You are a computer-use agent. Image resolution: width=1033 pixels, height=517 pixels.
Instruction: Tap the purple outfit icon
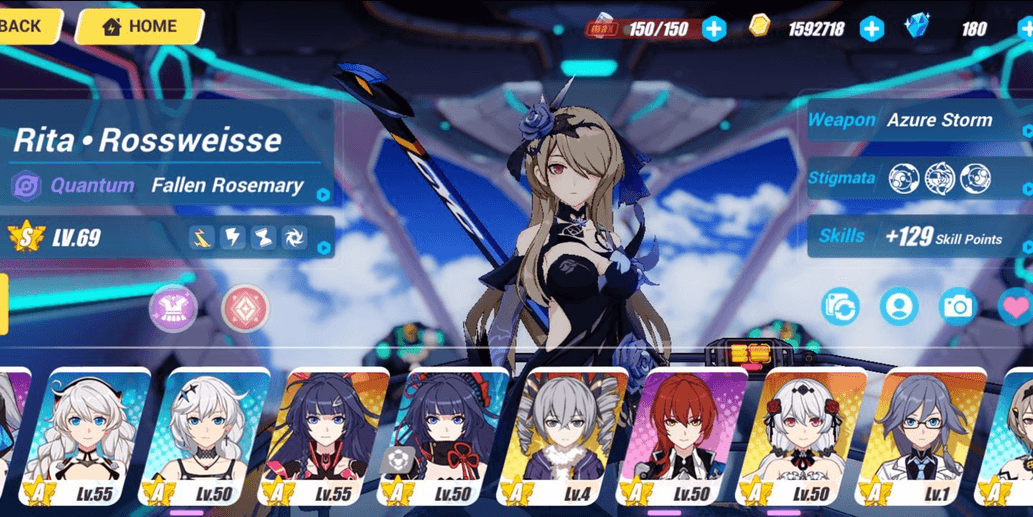tap(173, 308)
